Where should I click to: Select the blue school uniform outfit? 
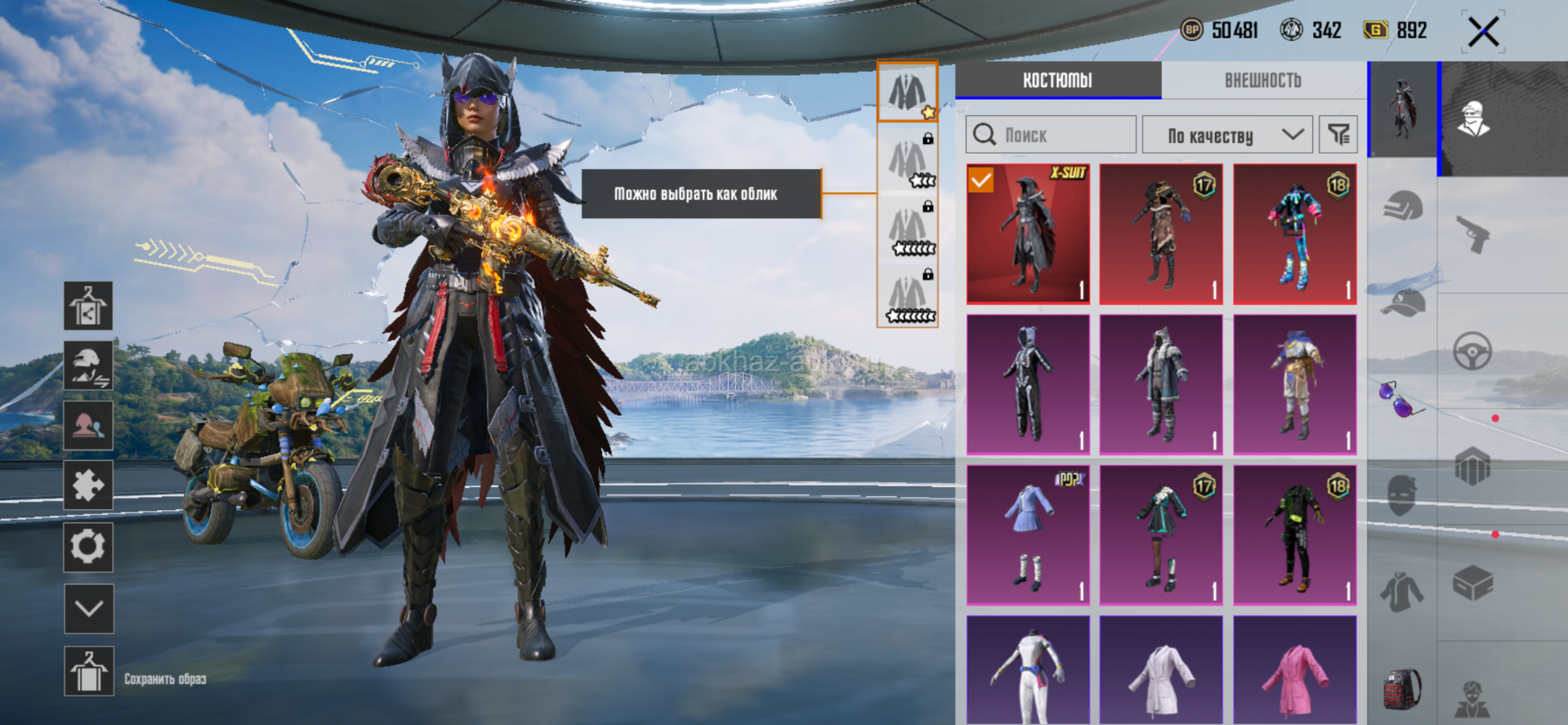[x=1028, y=535]
